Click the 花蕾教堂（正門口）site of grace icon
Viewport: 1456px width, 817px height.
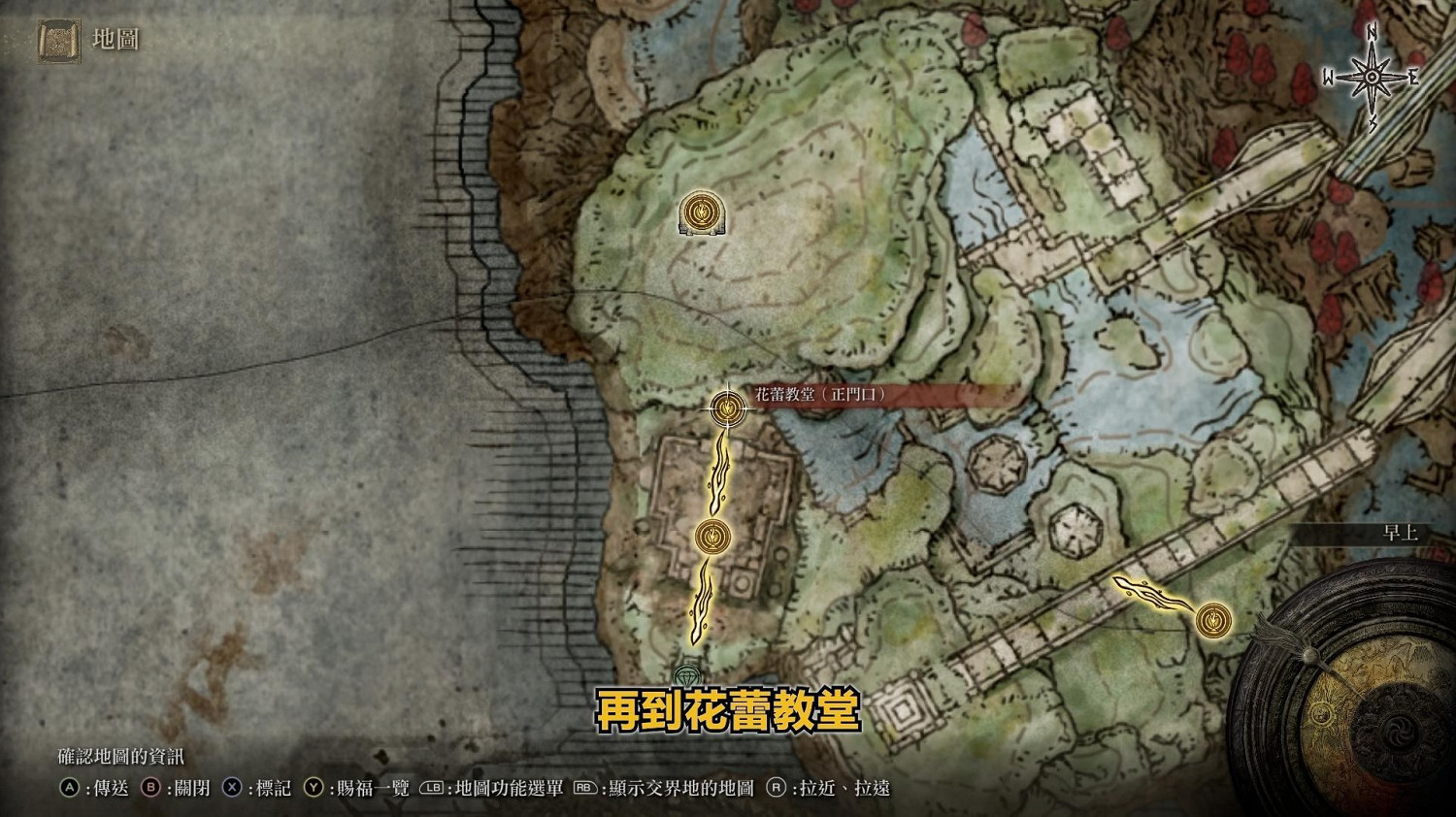[x=726, y=409]
